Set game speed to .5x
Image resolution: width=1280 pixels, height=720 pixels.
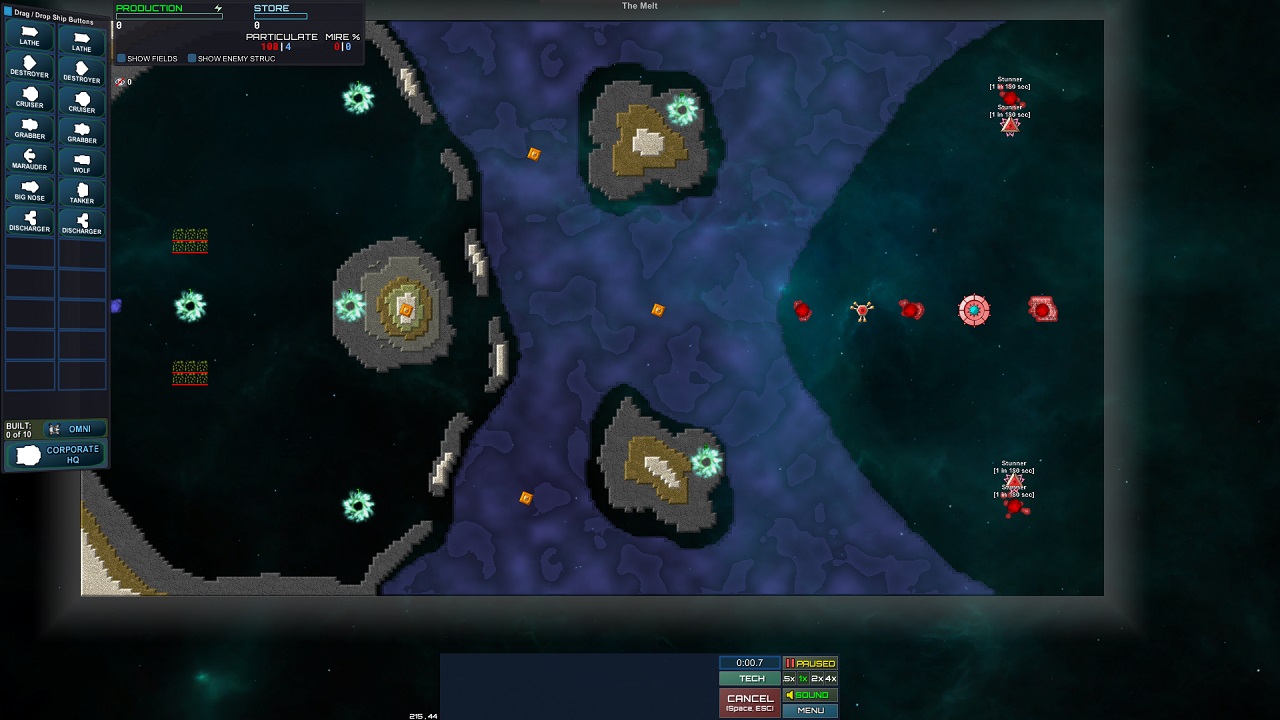pyautogui.click(x=789, y=679)
